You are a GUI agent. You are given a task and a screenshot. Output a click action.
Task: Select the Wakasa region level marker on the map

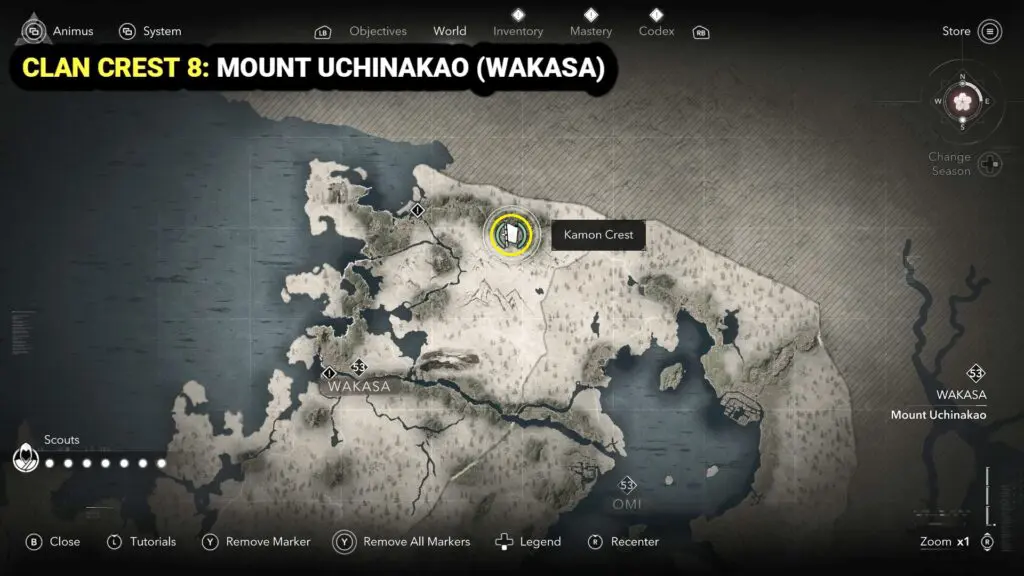[x=358, y=367]
